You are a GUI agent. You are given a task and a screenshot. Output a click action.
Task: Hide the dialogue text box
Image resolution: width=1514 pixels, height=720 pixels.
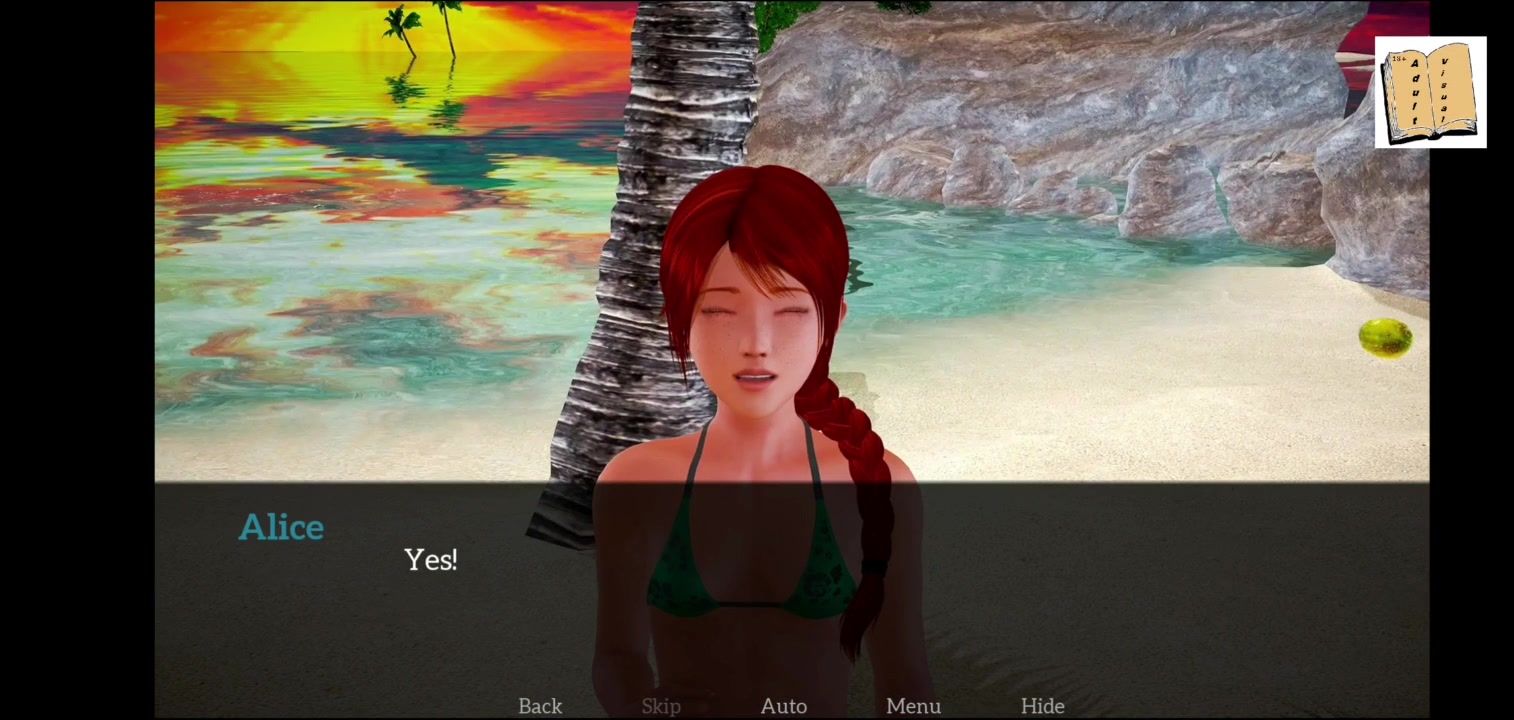point(1042,706)
